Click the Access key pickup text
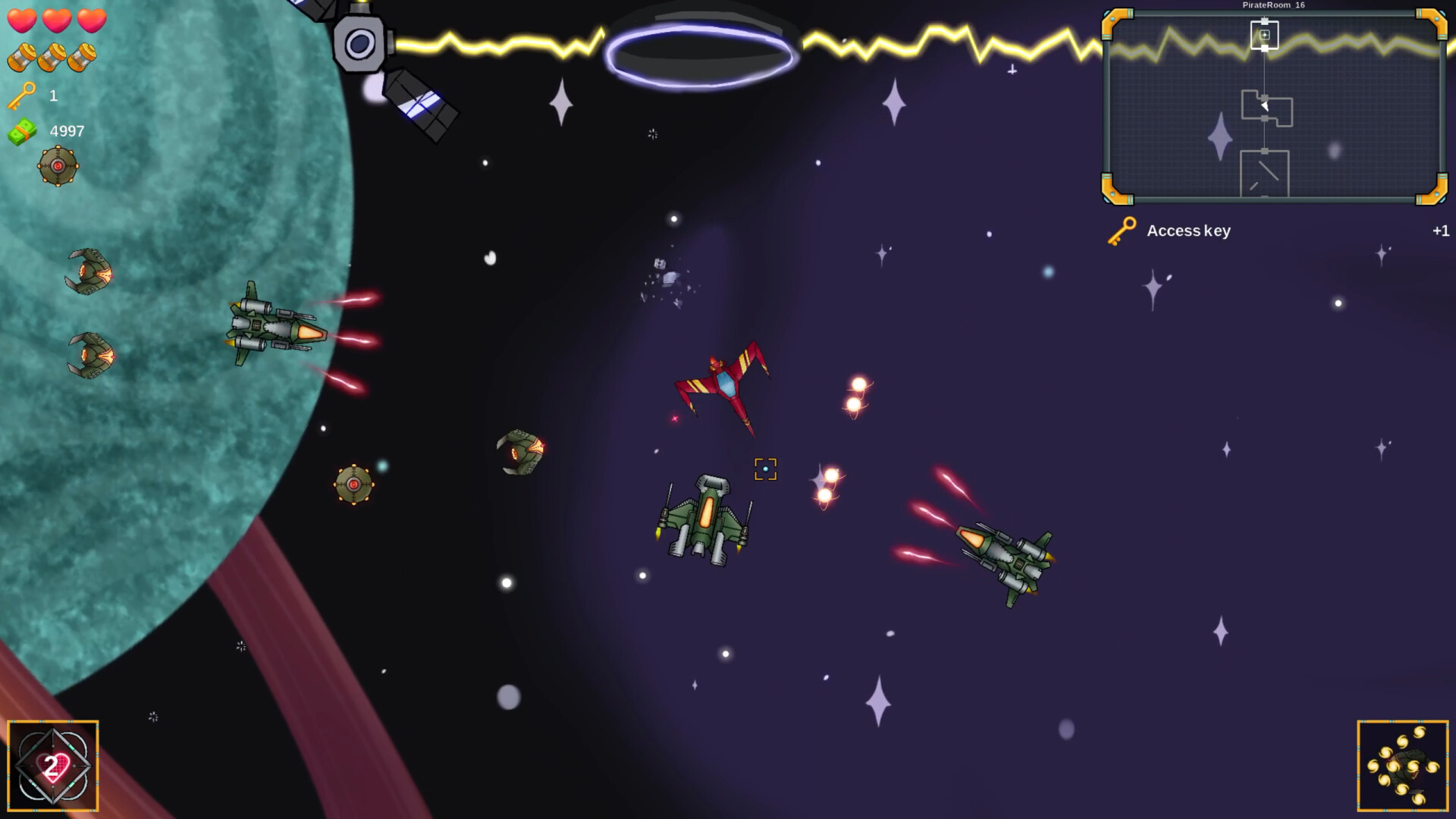Viewport: 1456px width, 819px height. coord(1190,231)
